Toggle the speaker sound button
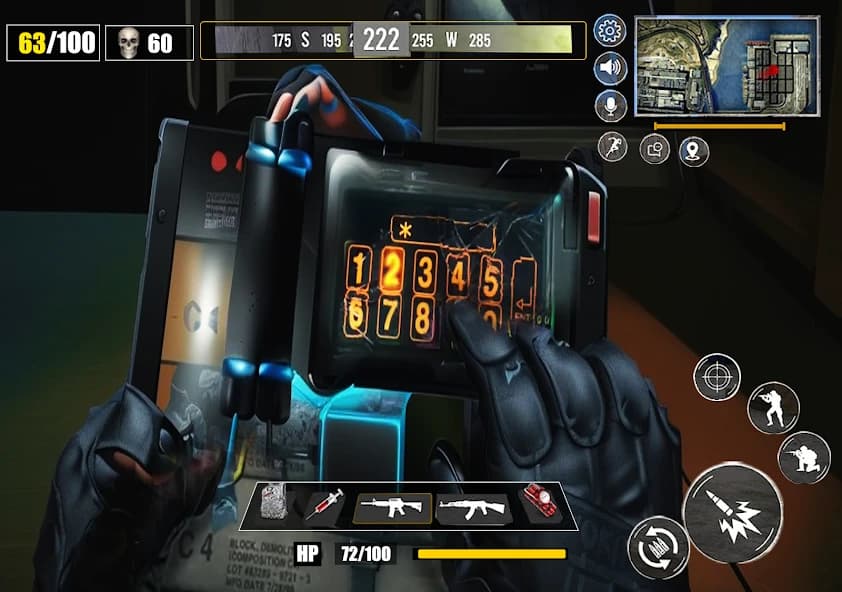This screenshot has width=842, height=592. coord(609,68)
